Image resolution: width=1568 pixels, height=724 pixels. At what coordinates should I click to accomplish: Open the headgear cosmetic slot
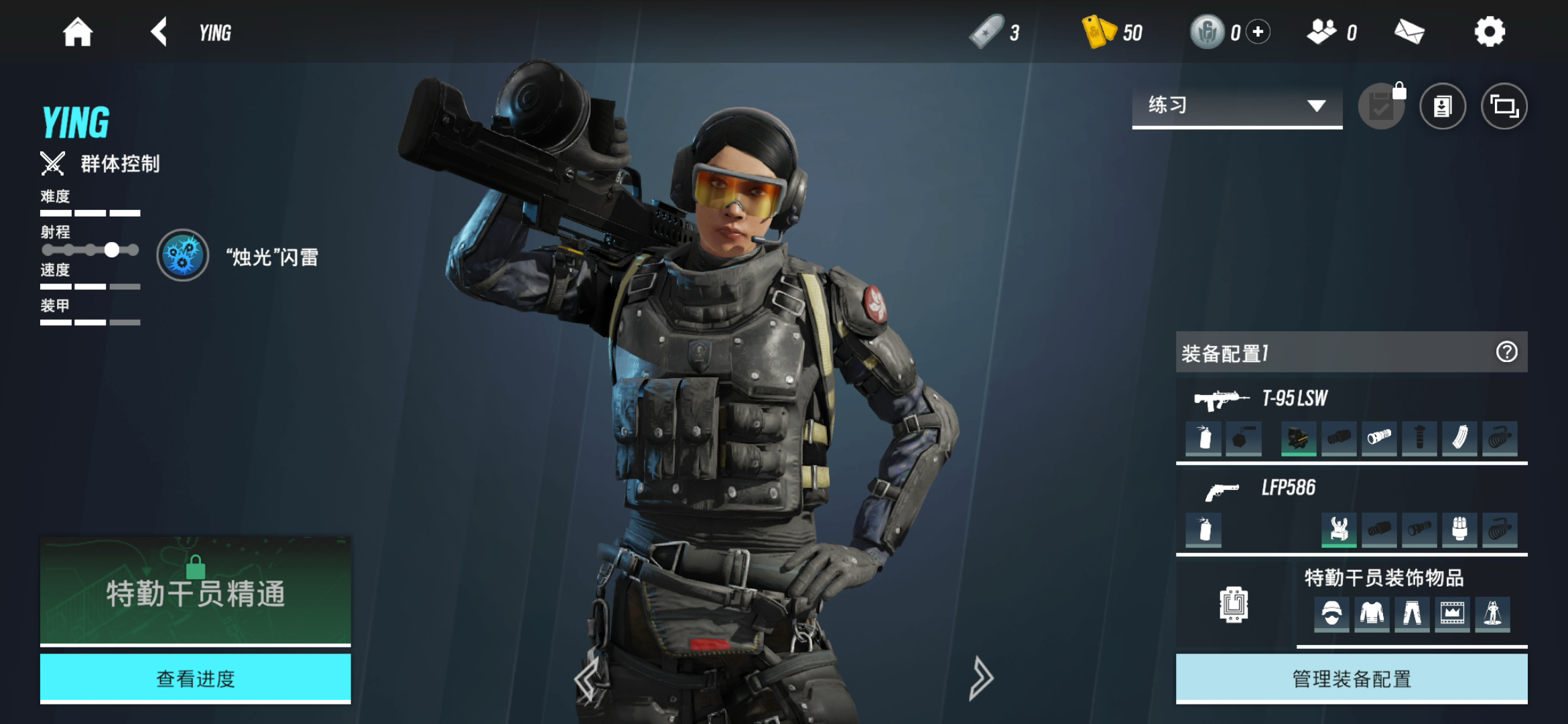[1331, 613]
